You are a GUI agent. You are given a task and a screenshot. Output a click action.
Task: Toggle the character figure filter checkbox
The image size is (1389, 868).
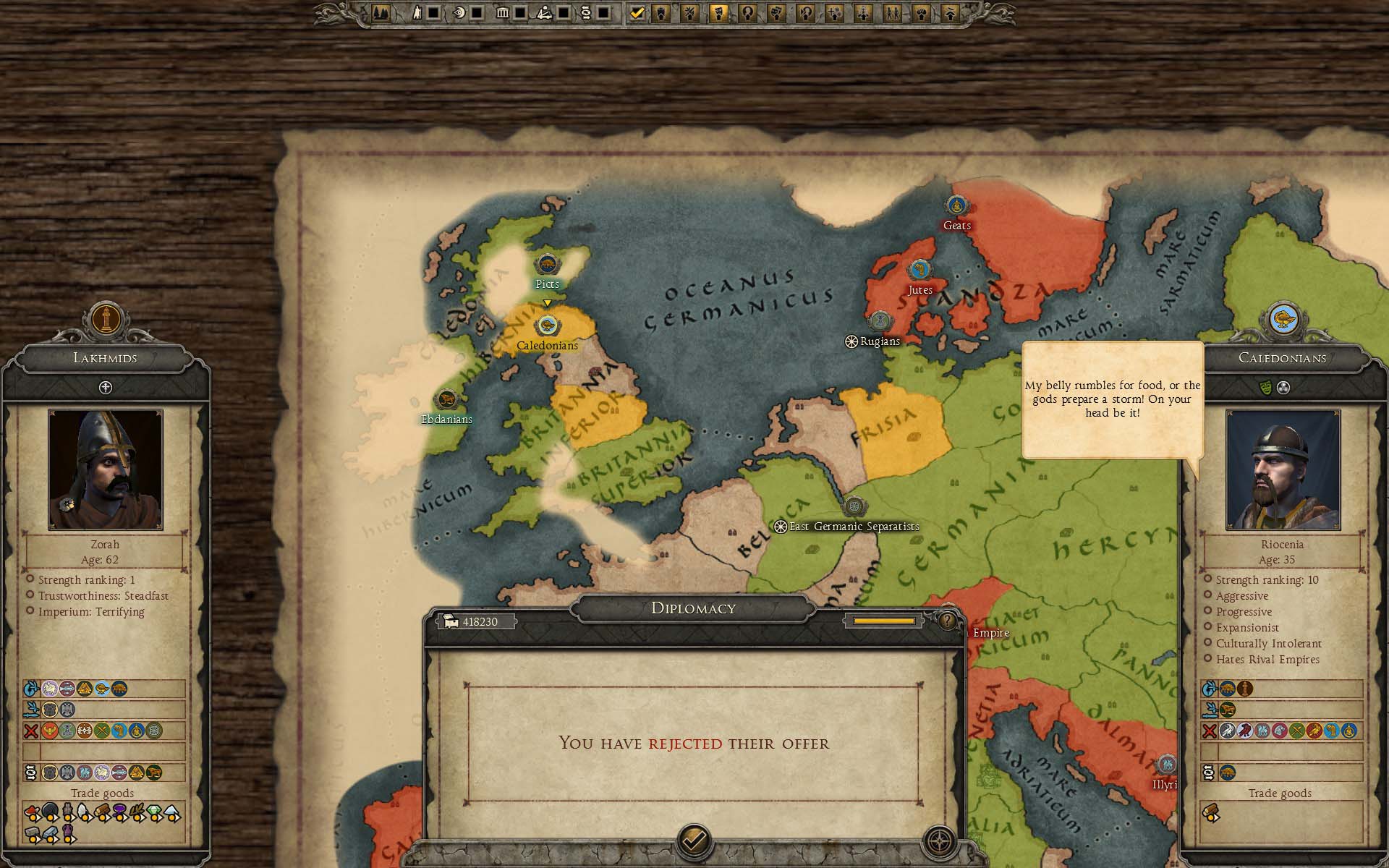[433, 12]
